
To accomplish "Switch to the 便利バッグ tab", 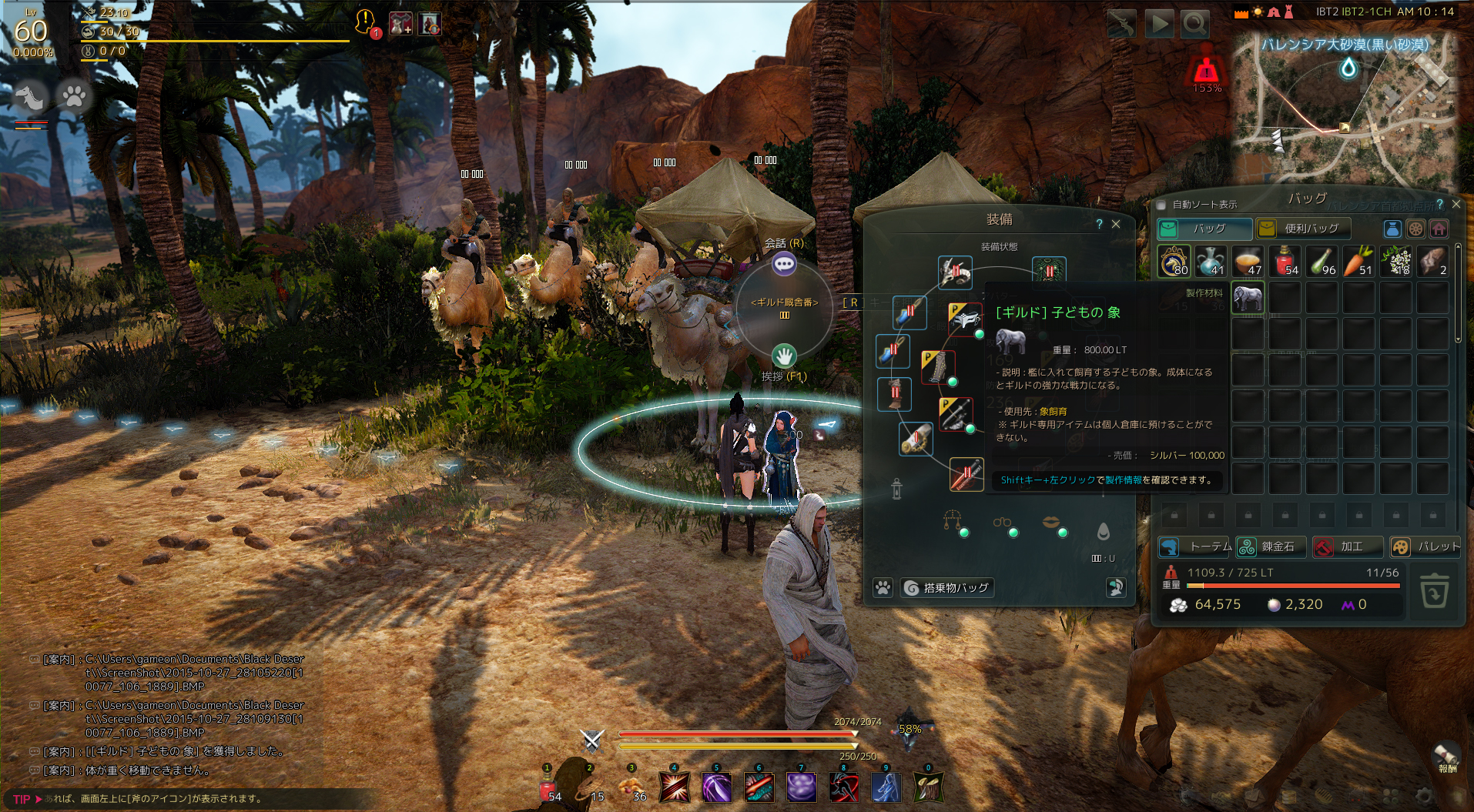I will coord(1303,229).
